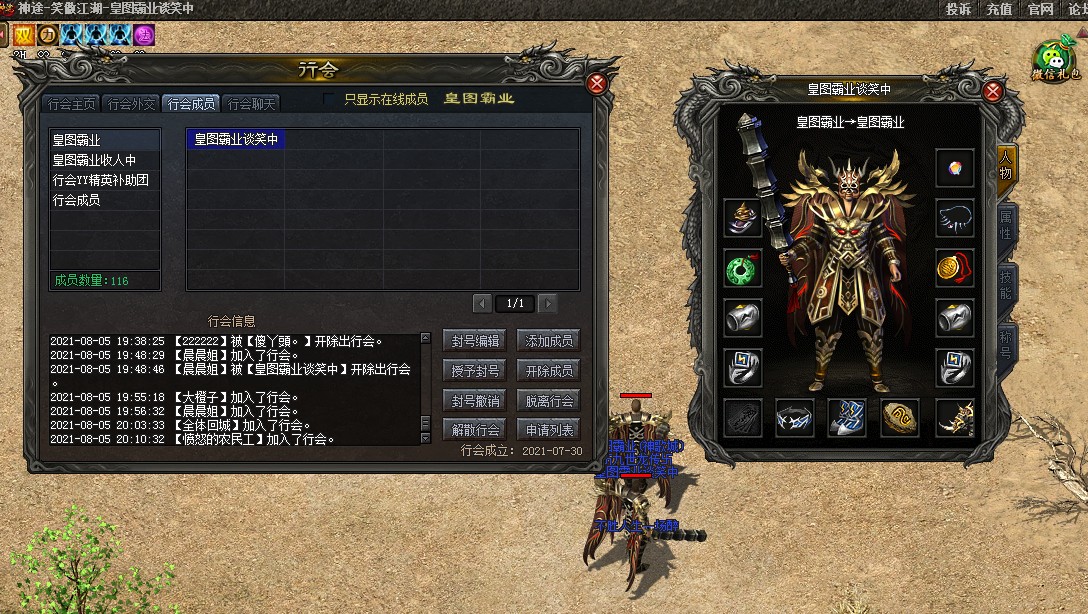The image size is (1088, 614).
Task: Open the 技能 skills tab
Action: click(1006, 287)
